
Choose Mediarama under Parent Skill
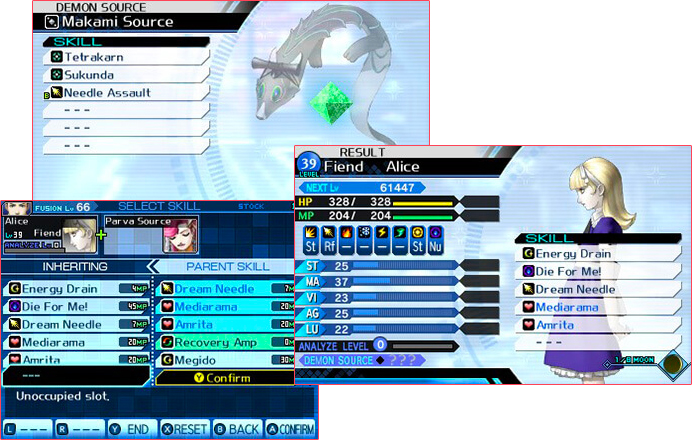pyautogui.click(x=225, y=307)
